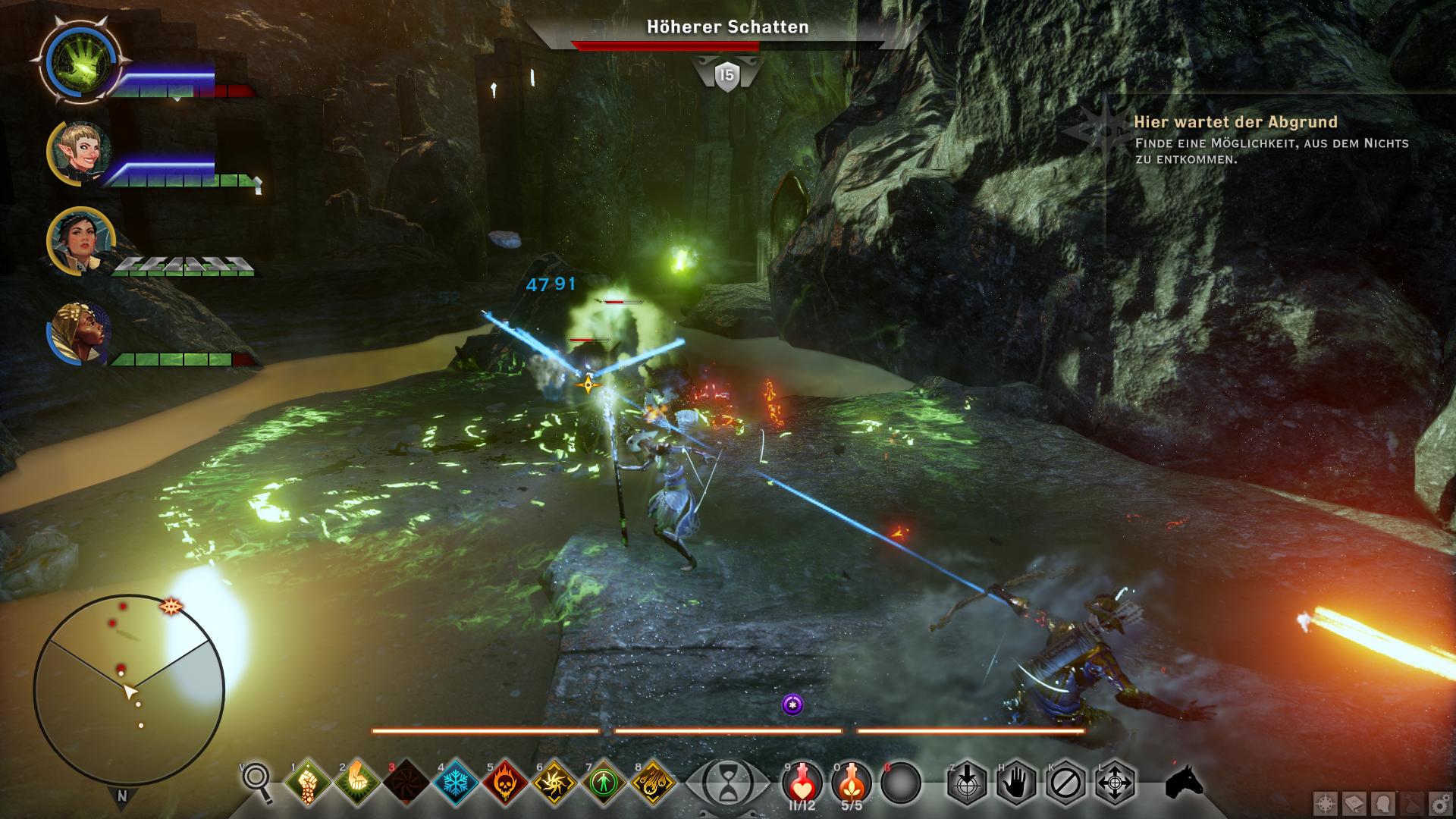Click the crossed-circle disengage command
The image size is (1456, 819).
[1065, 782]
